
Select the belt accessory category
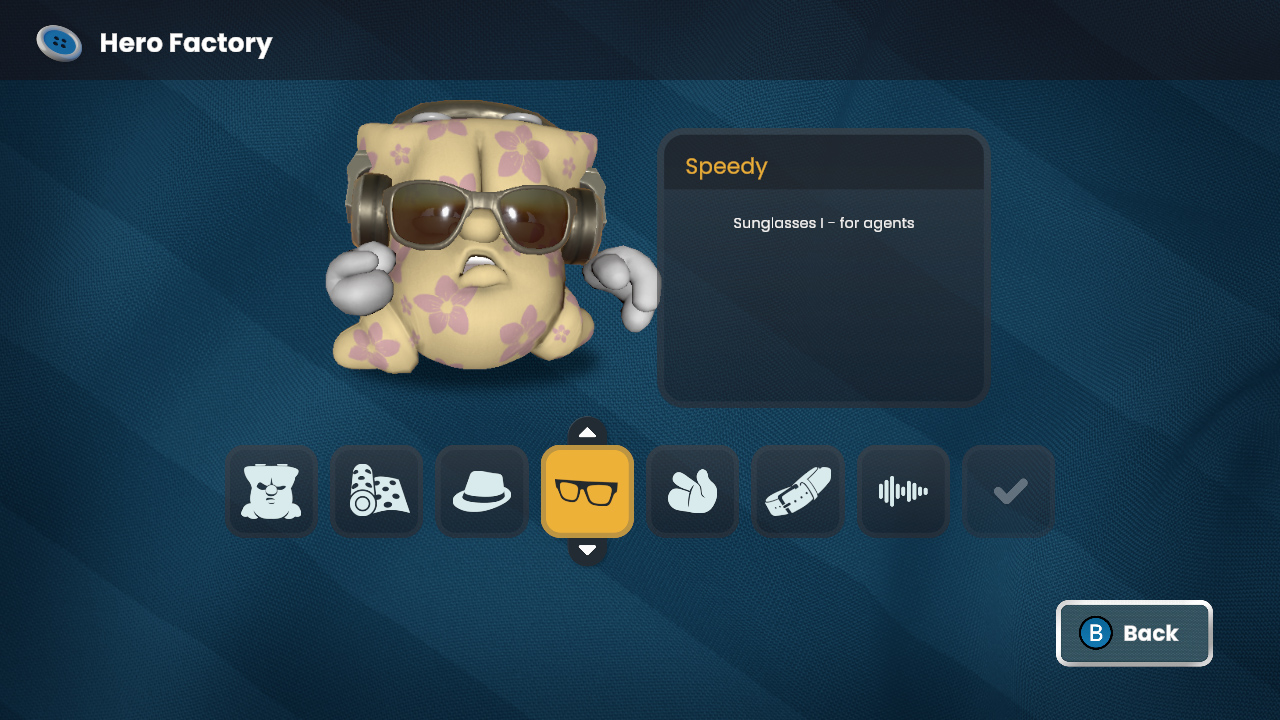point(797,491)
